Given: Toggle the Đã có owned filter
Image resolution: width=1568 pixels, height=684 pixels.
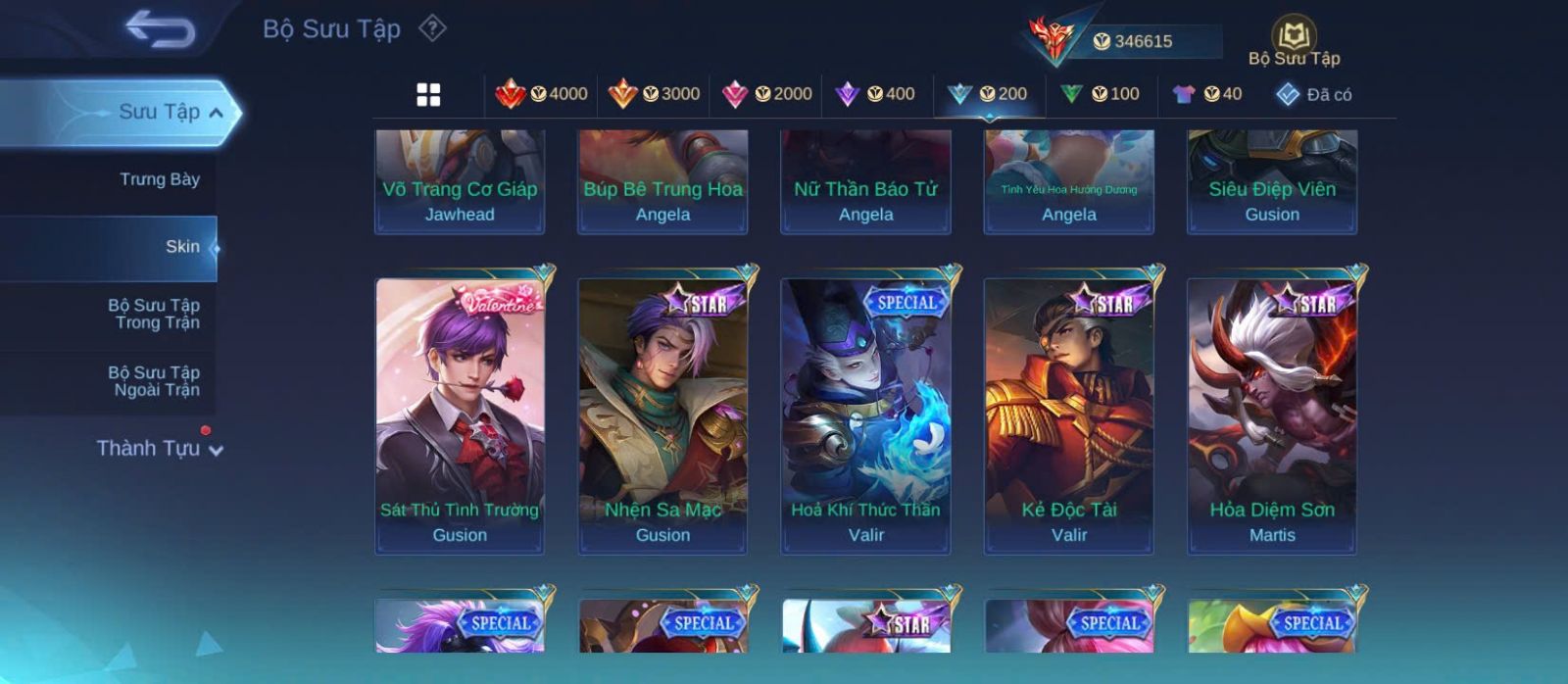Looking at the screenshot, I should point(1313,95).
